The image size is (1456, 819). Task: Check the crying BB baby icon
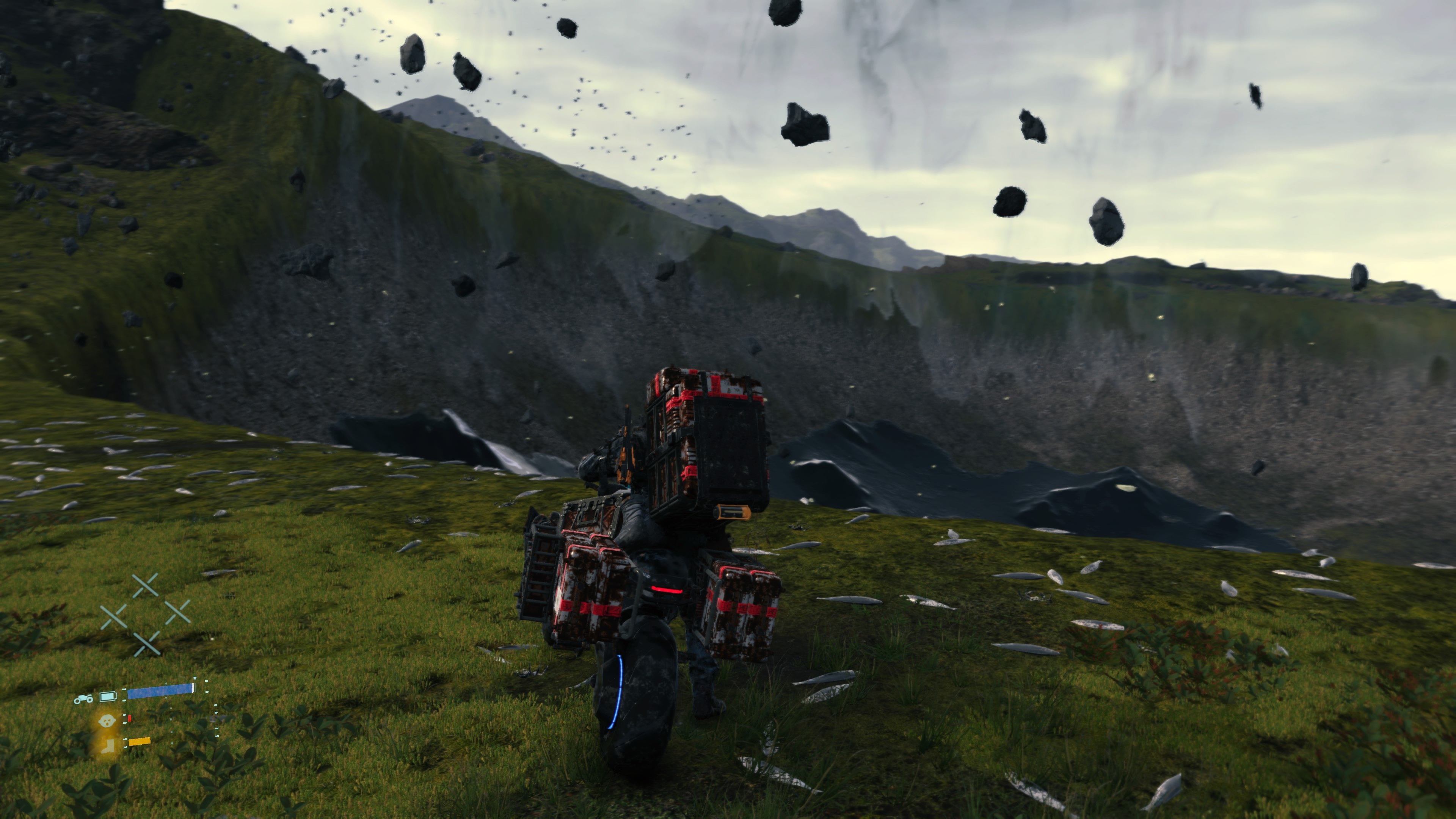(106, 721)
